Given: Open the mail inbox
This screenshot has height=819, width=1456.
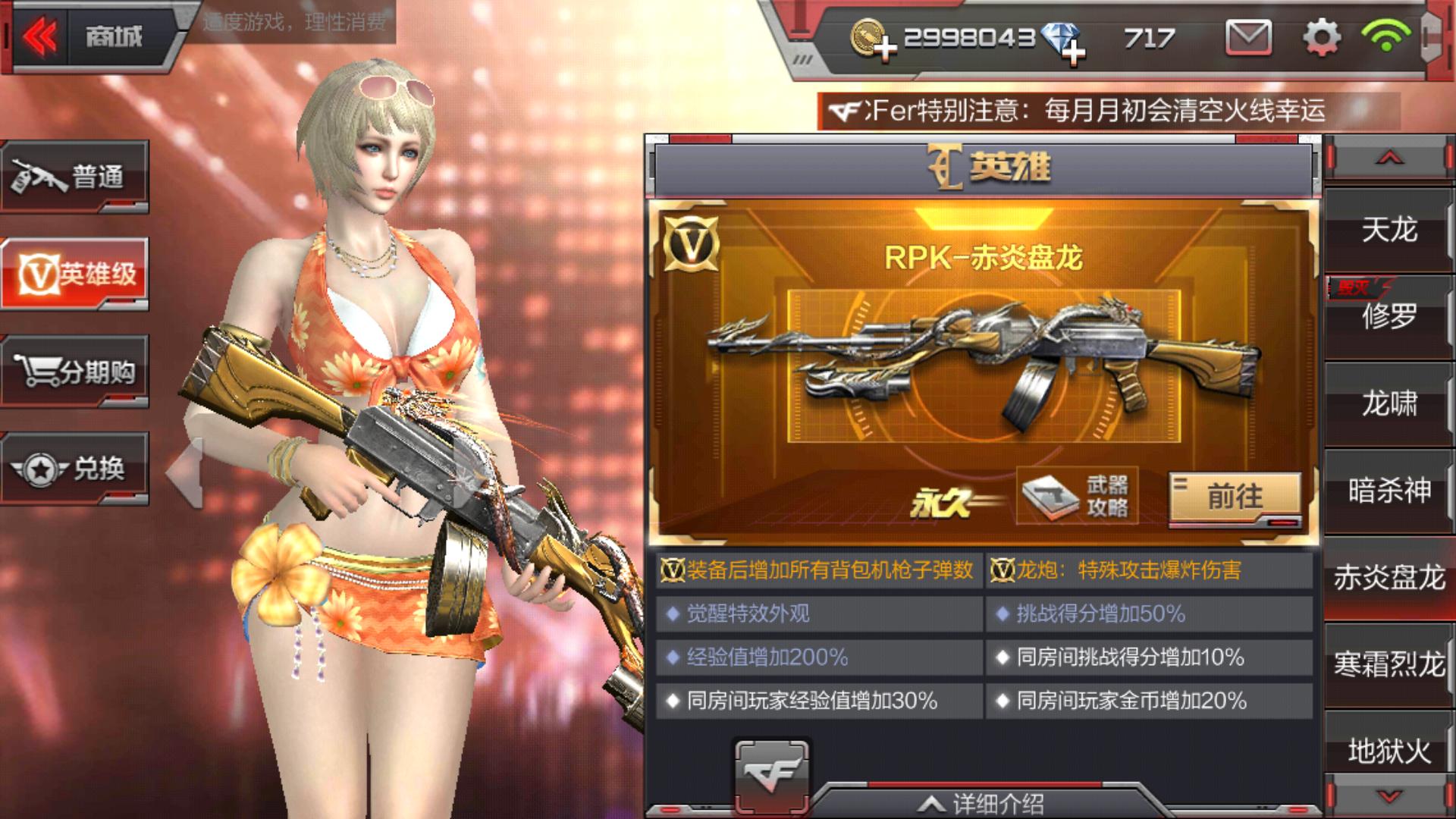Looking at the screenshot, I should (1248, 36).
